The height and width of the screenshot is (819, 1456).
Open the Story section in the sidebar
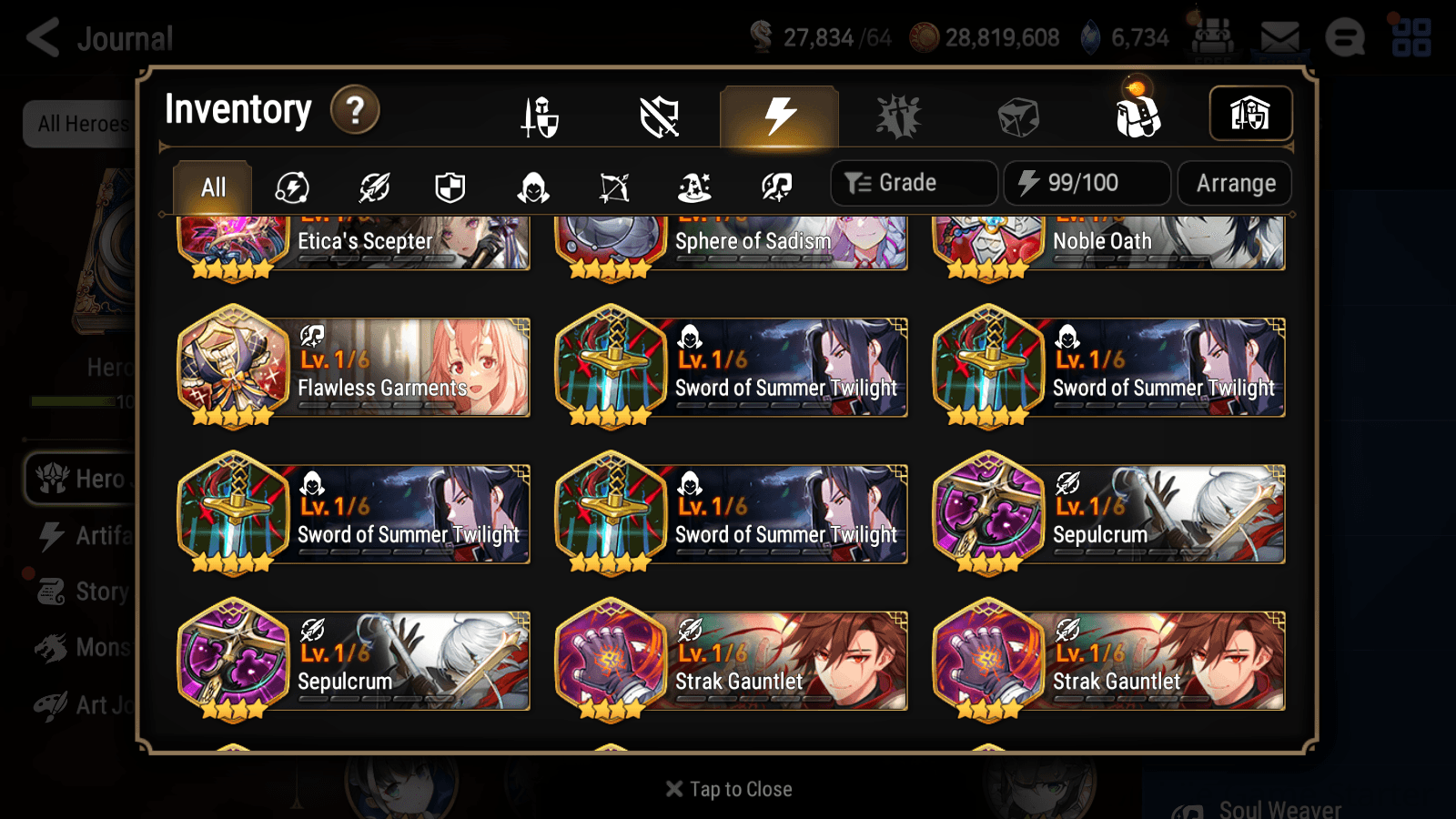pos(91,591)
